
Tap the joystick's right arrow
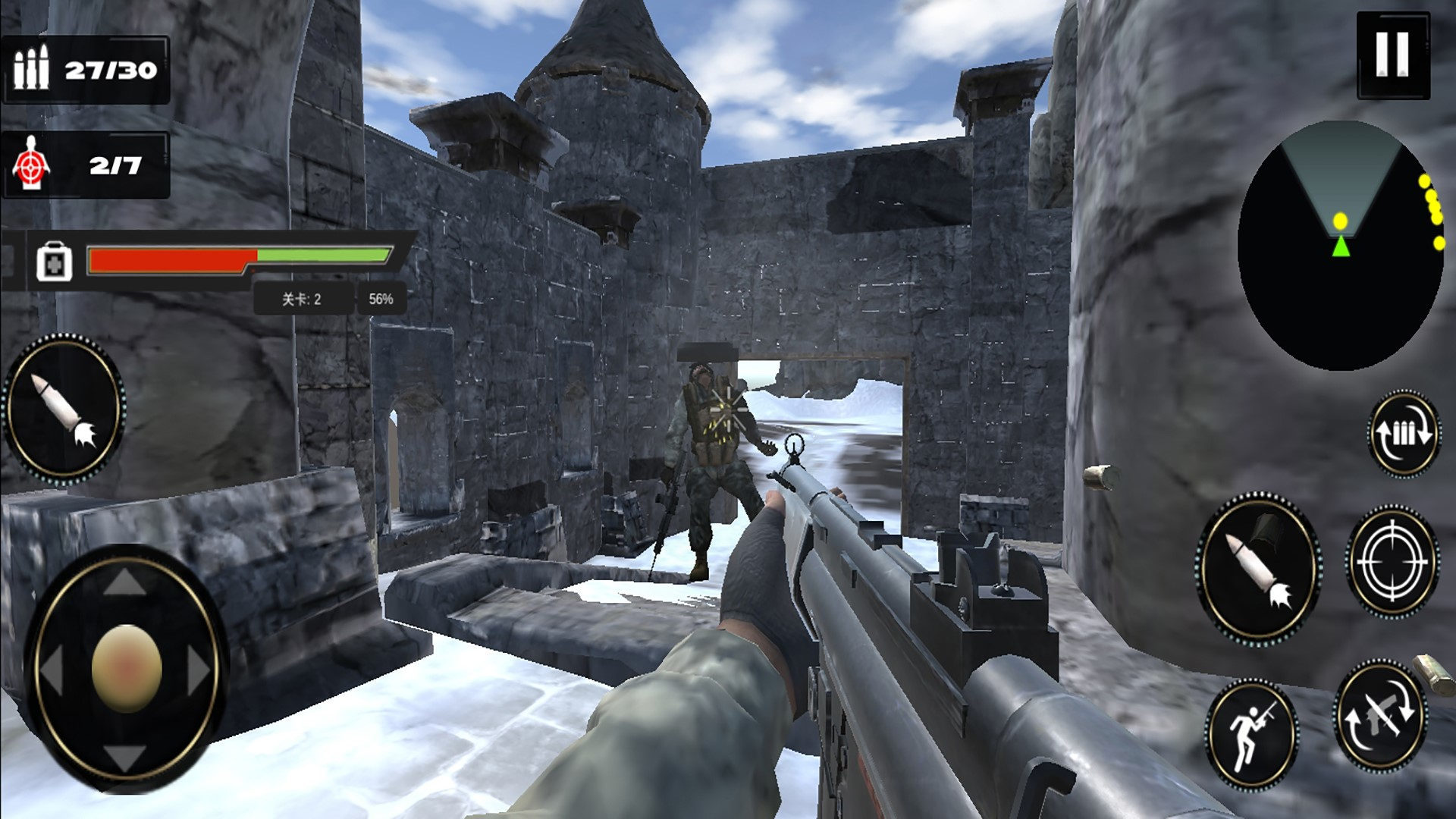199,670
